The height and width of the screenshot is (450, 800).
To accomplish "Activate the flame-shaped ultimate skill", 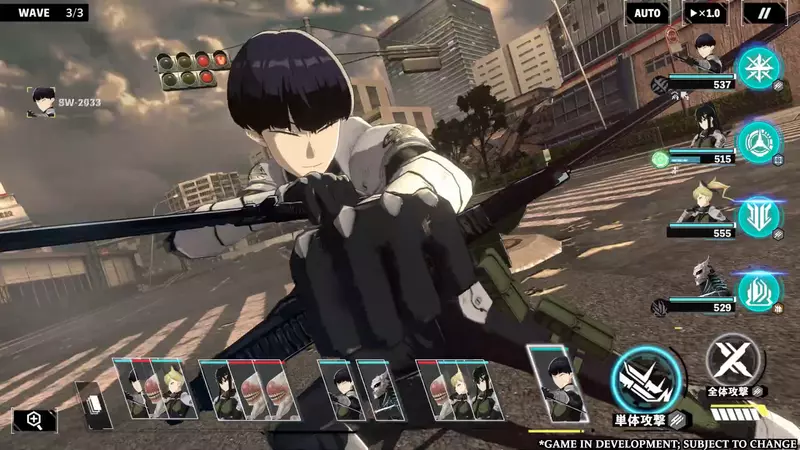I will [759, 291].
